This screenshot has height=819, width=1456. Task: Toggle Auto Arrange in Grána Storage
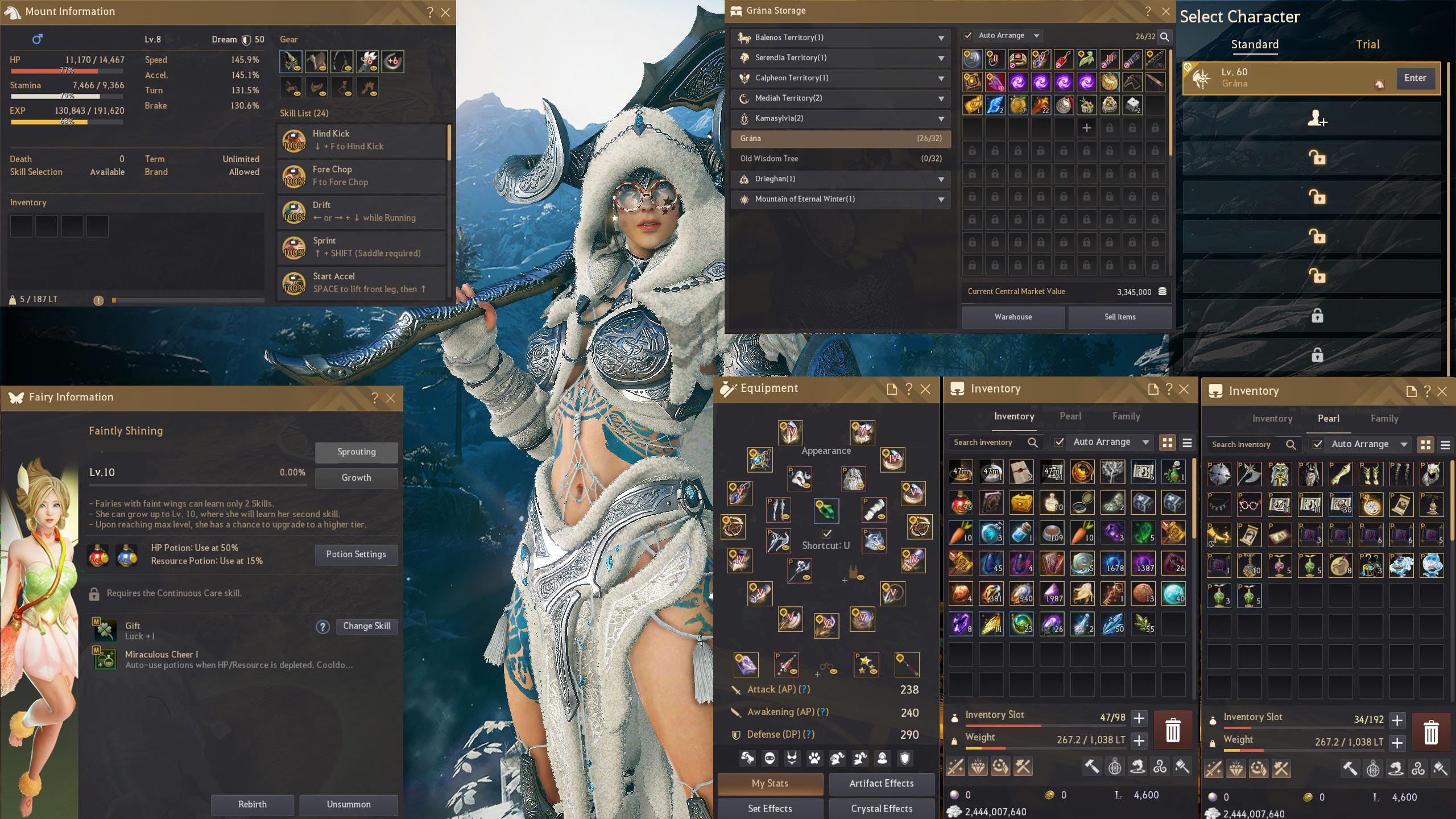click(x=969, y=35)
